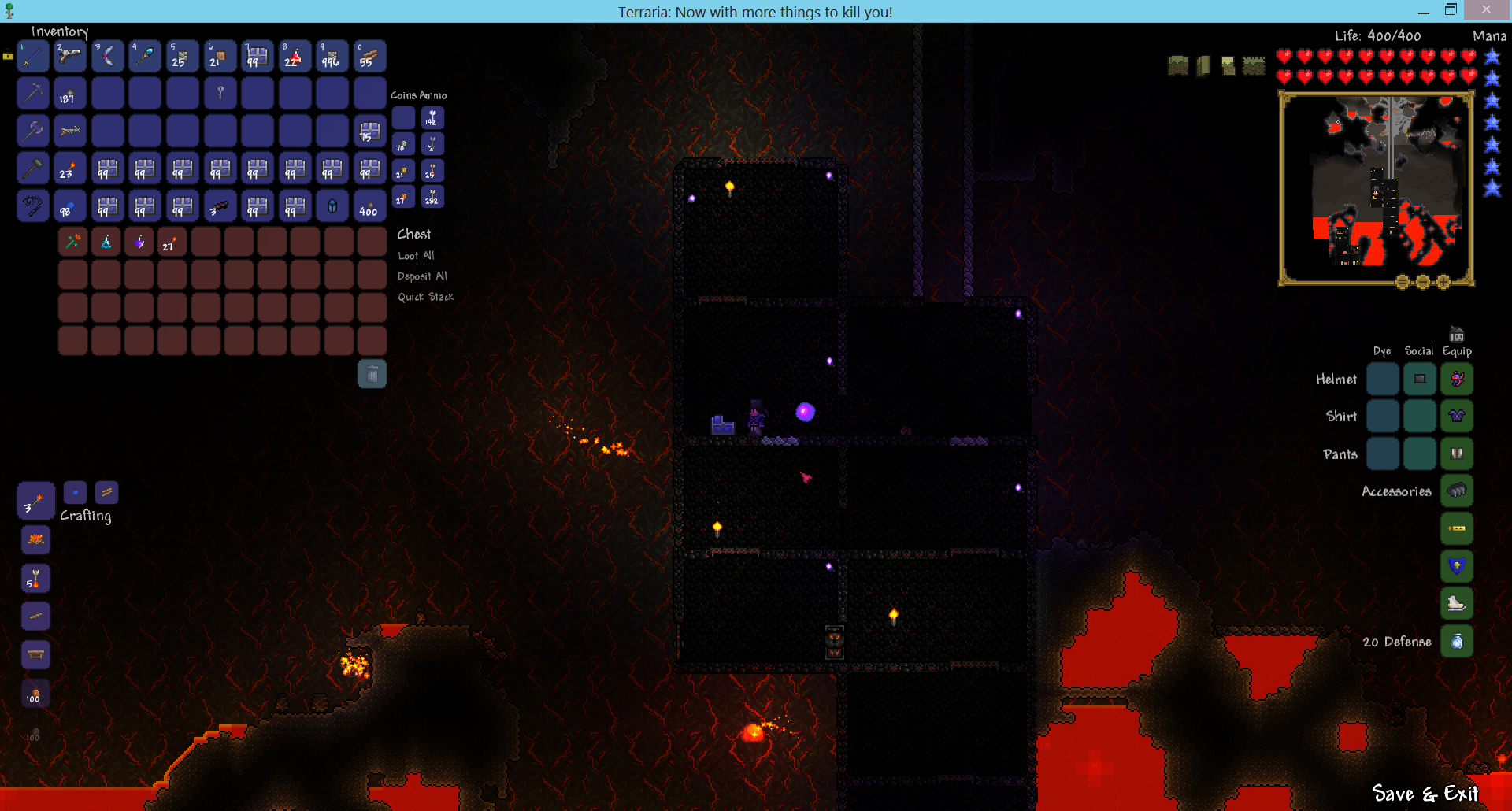Select the flaming arrow crafting recipe

pos(35,578)
